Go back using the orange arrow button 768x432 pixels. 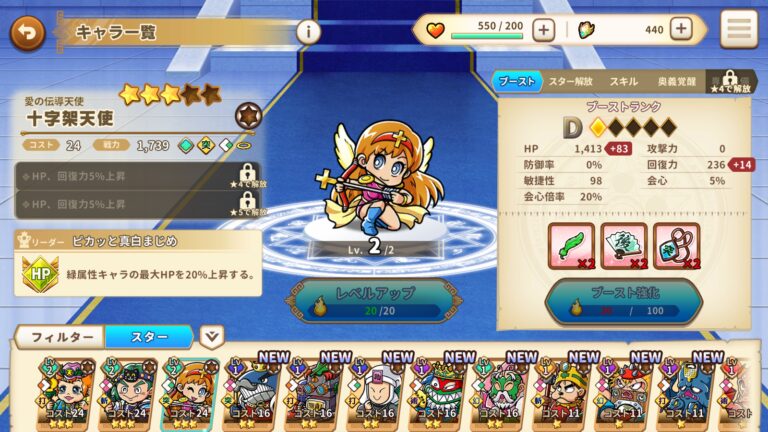[27, 32]
